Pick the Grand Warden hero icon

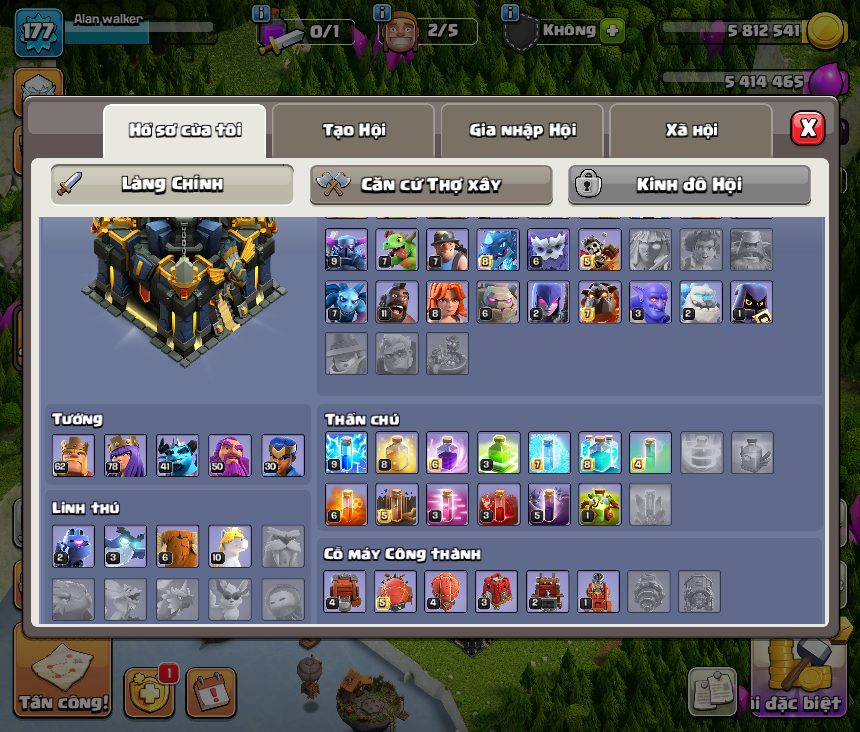(230, 455)
